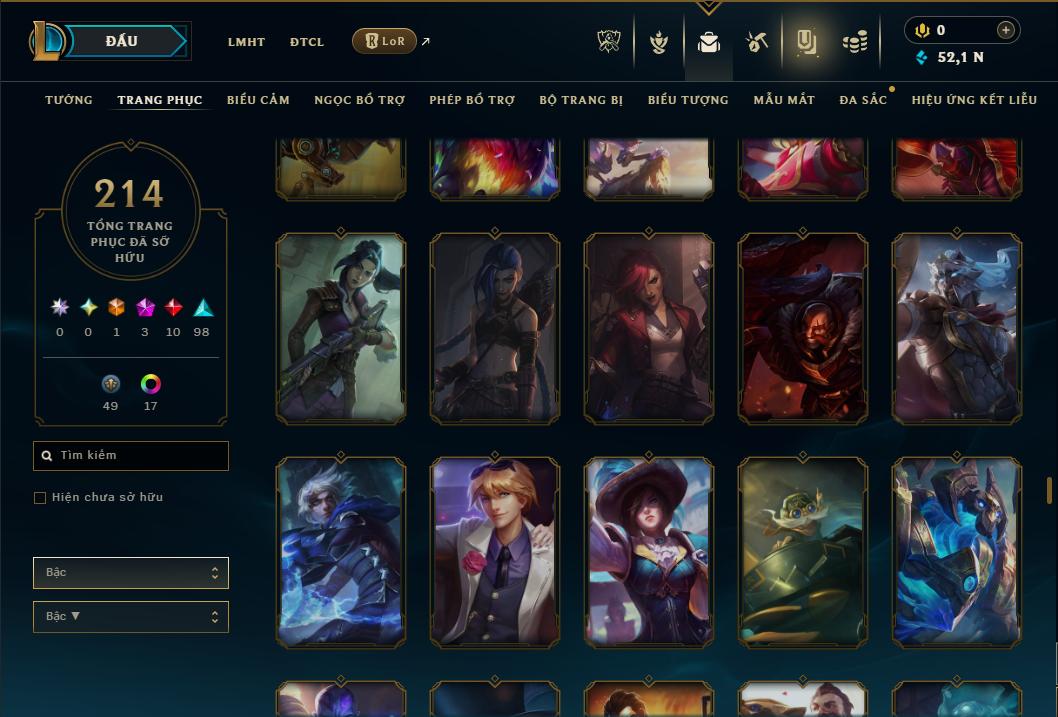Open the BỘ TRANG BỊ item sets tab

(x=581, y=100)
